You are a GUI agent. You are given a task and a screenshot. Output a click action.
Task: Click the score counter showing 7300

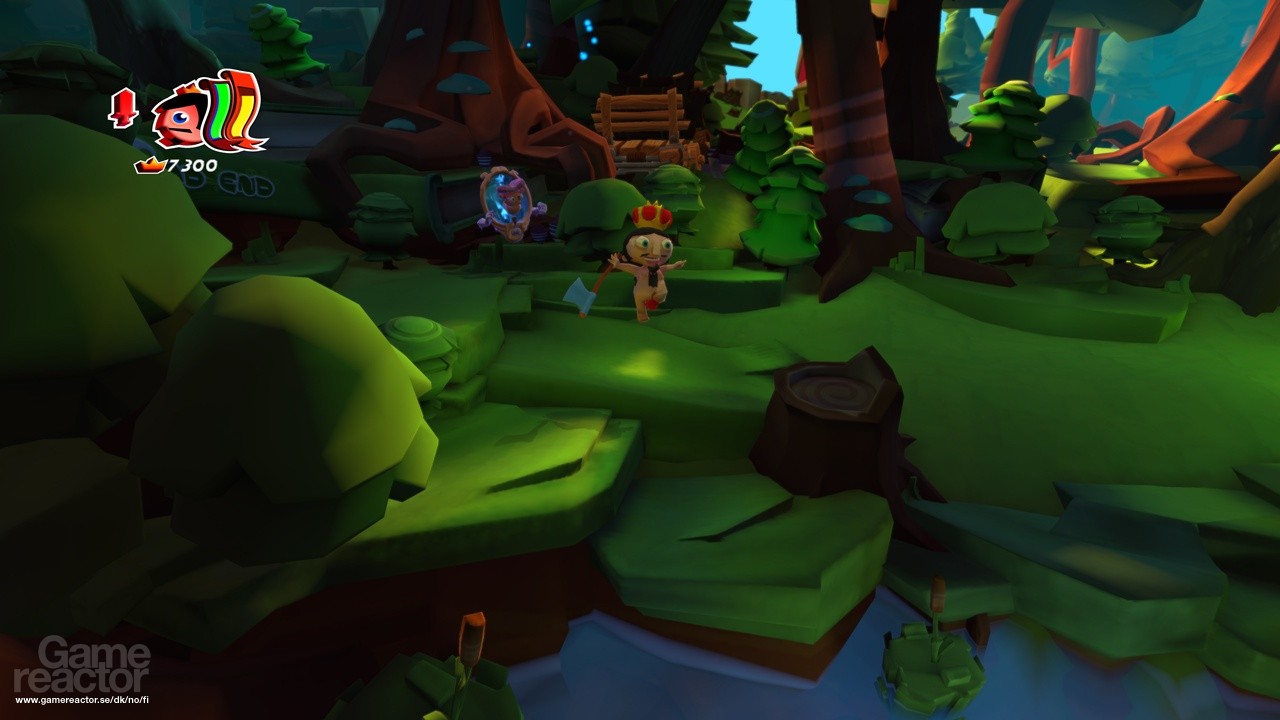195,164
